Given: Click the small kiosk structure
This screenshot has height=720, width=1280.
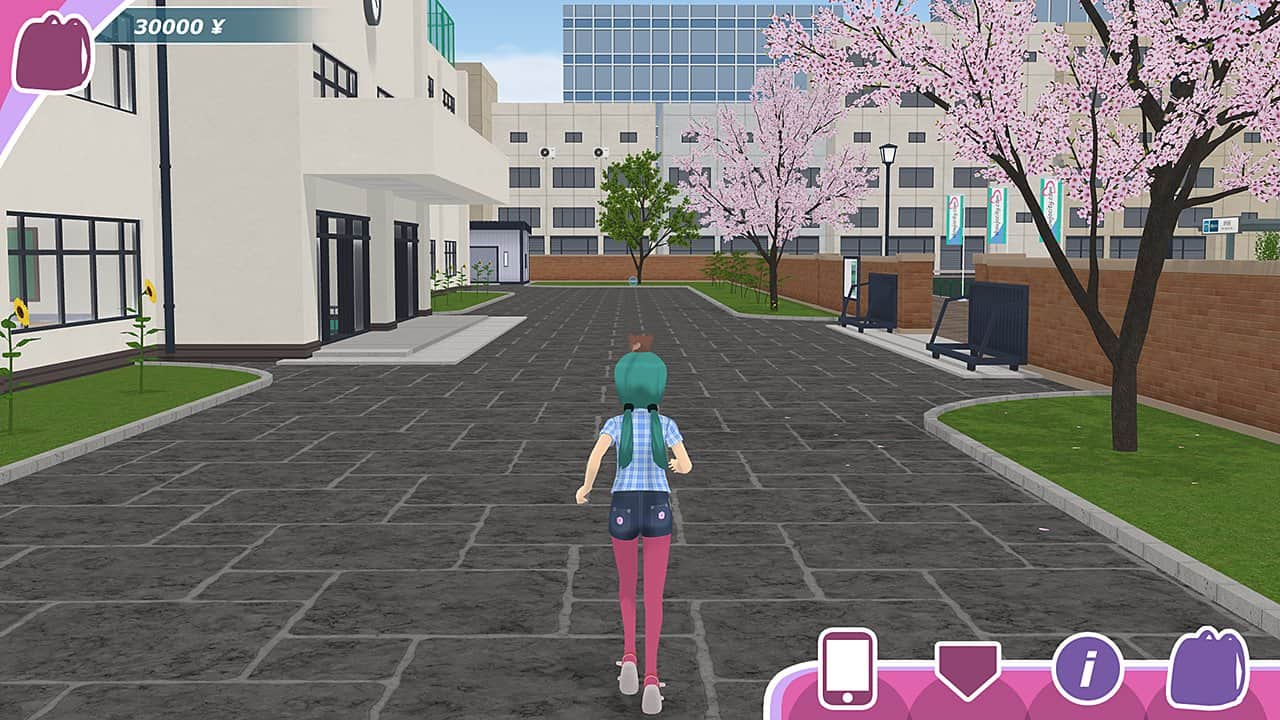Looking at the screenshot, I should coord(510,255).
